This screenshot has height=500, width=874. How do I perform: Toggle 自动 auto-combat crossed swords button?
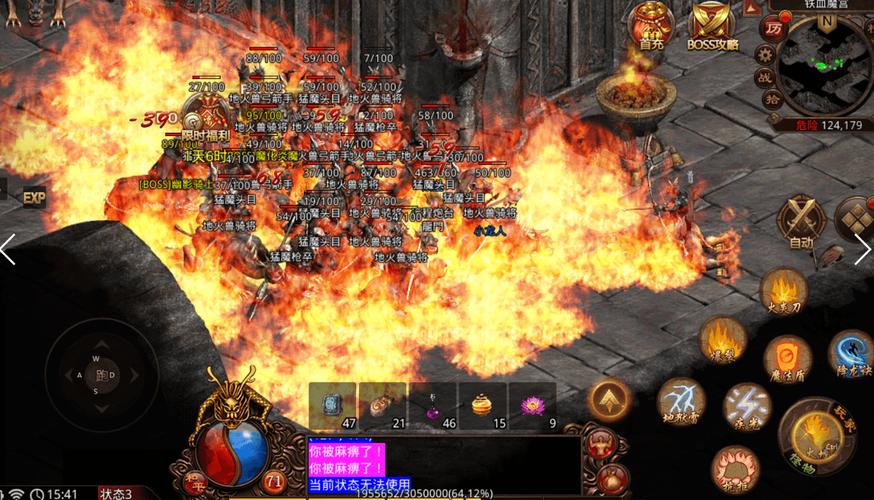801,220
